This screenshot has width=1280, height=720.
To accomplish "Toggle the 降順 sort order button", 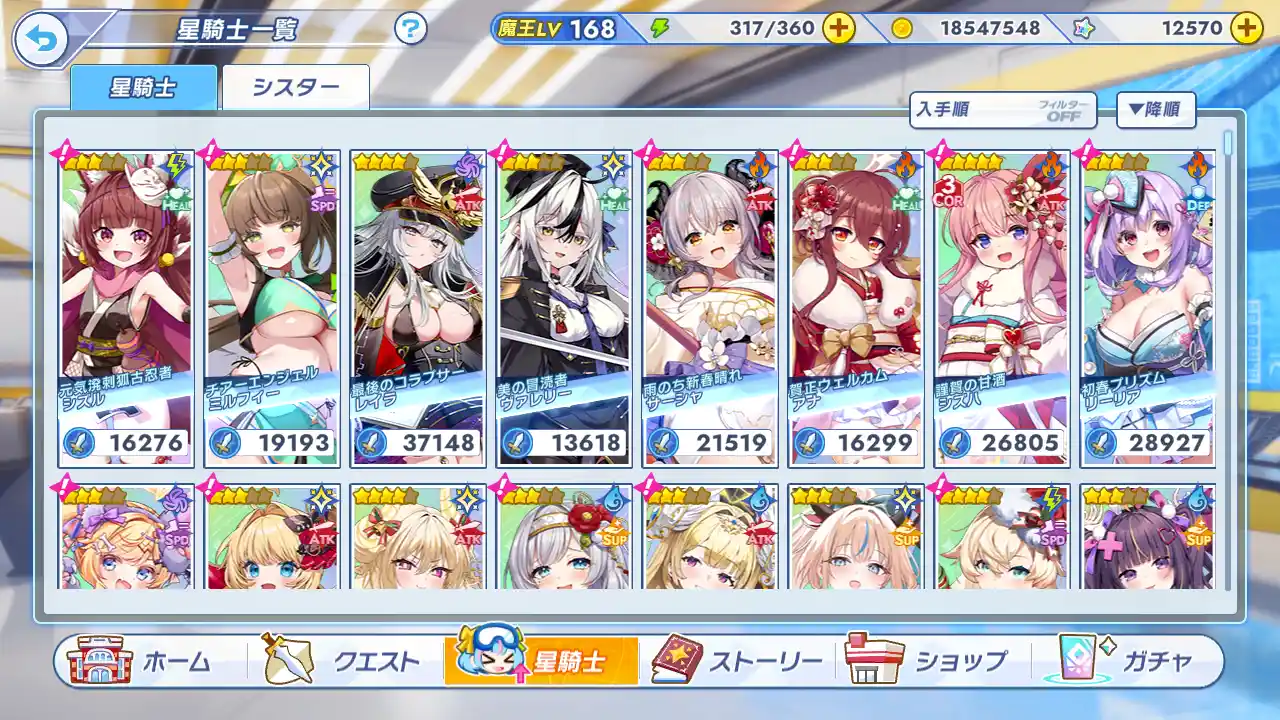I will point(1156,110).
